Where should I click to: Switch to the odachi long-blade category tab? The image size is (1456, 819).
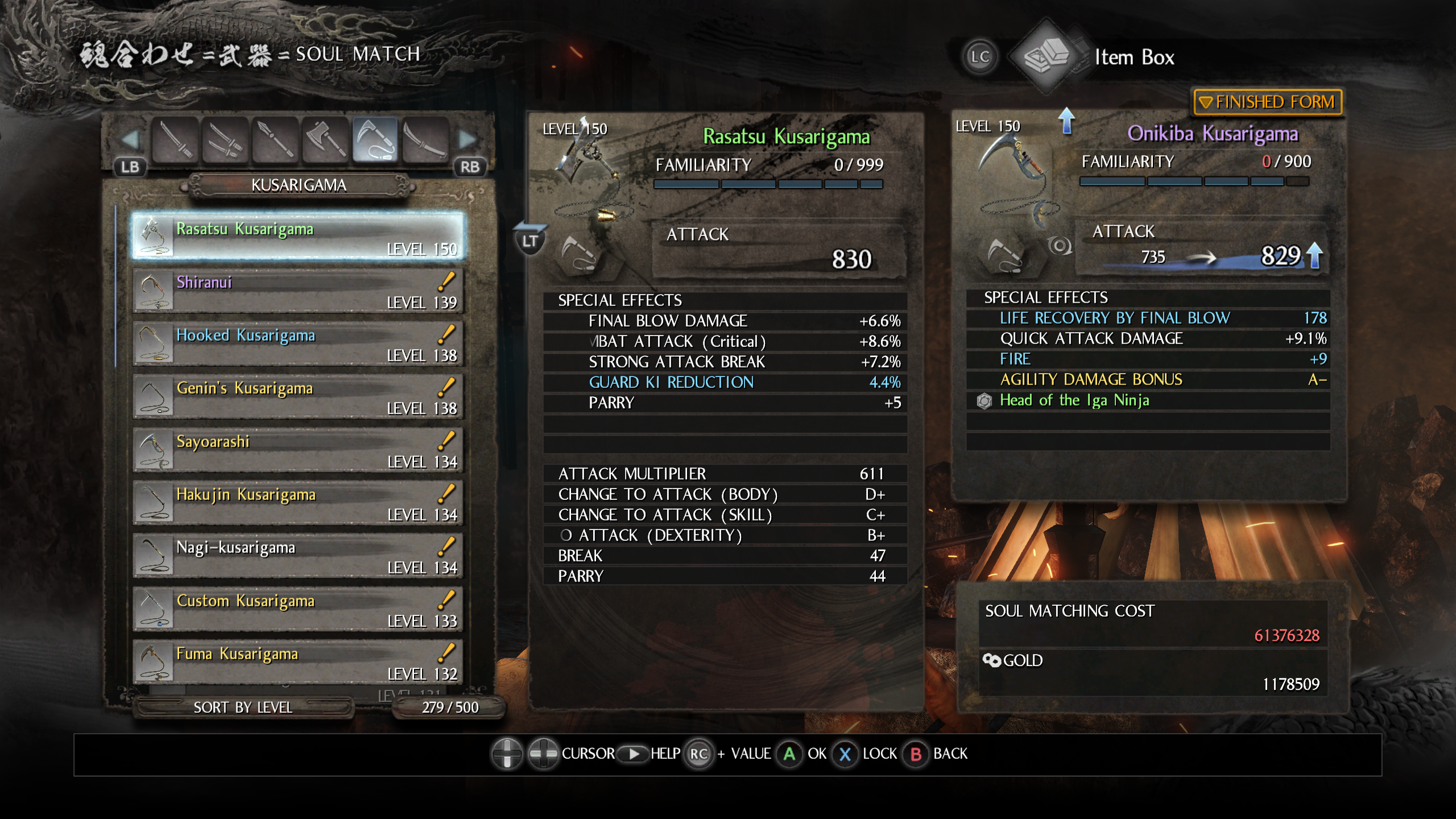click(x=425, y=139)
